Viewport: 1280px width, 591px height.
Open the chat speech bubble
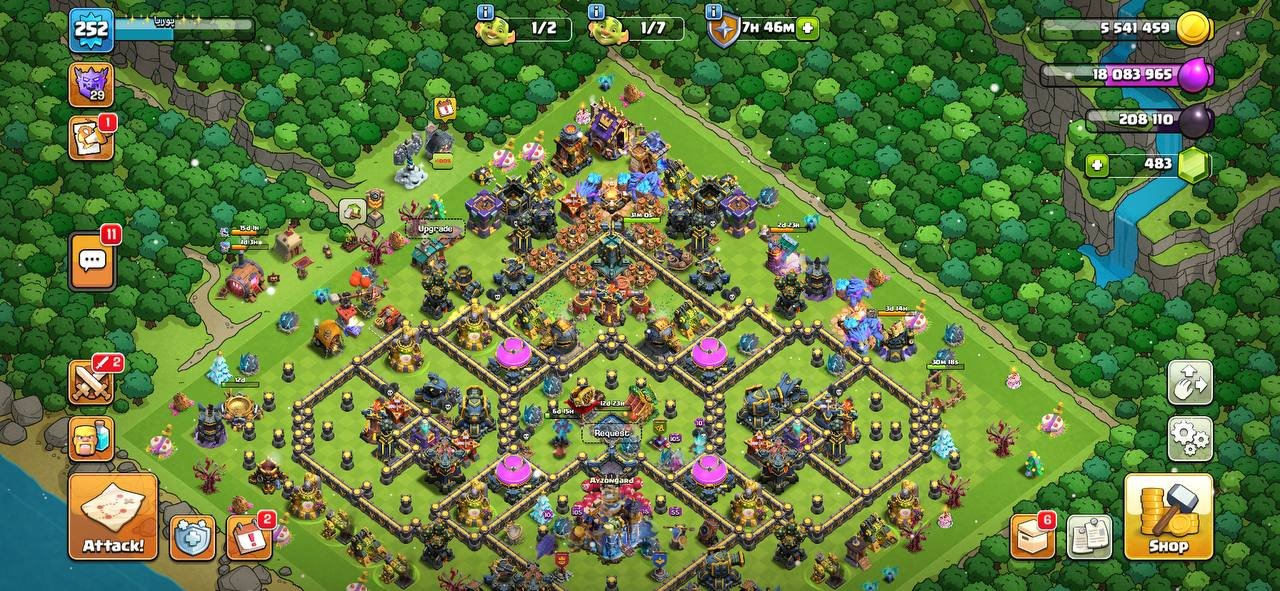(x=92, y=262)
